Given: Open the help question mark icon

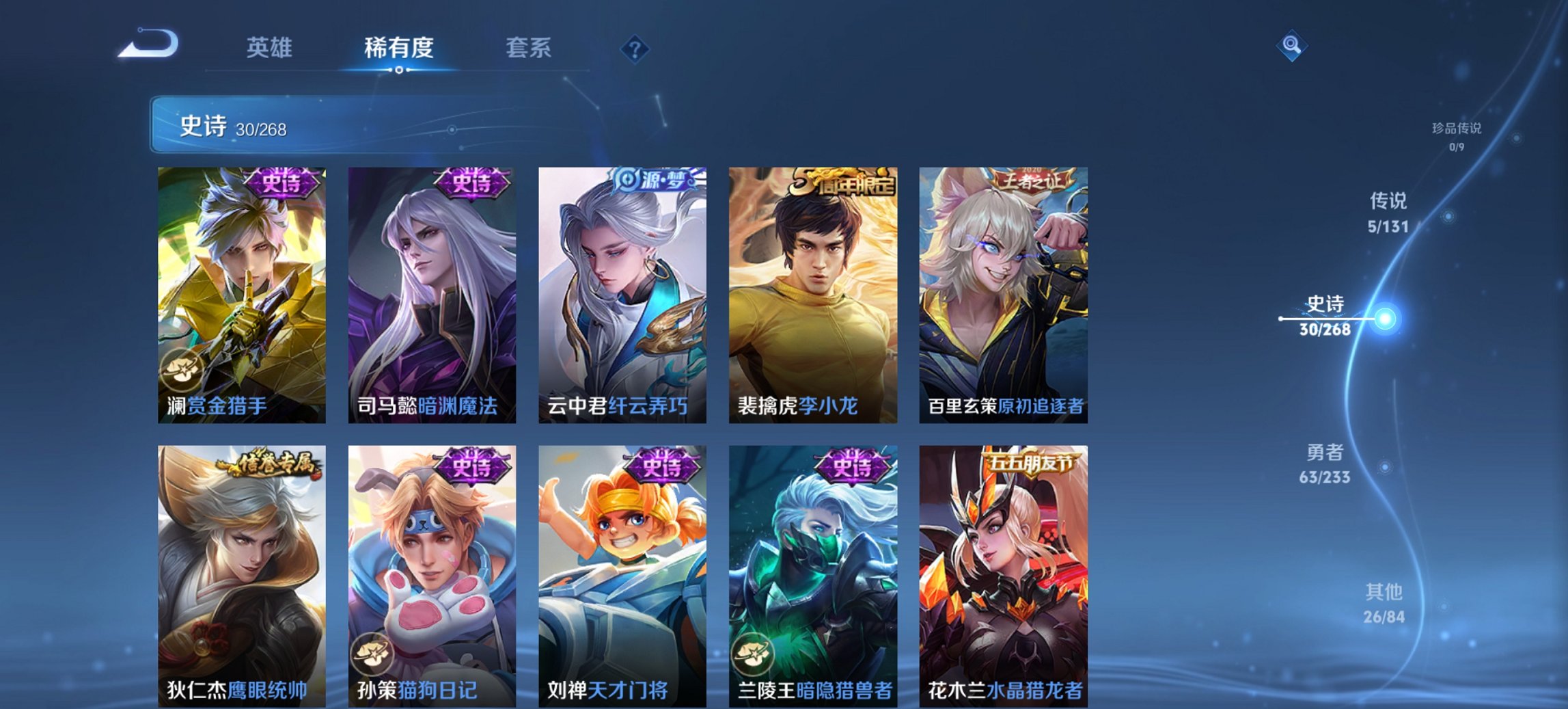Looking at the screenshot, I should (635, 47).
